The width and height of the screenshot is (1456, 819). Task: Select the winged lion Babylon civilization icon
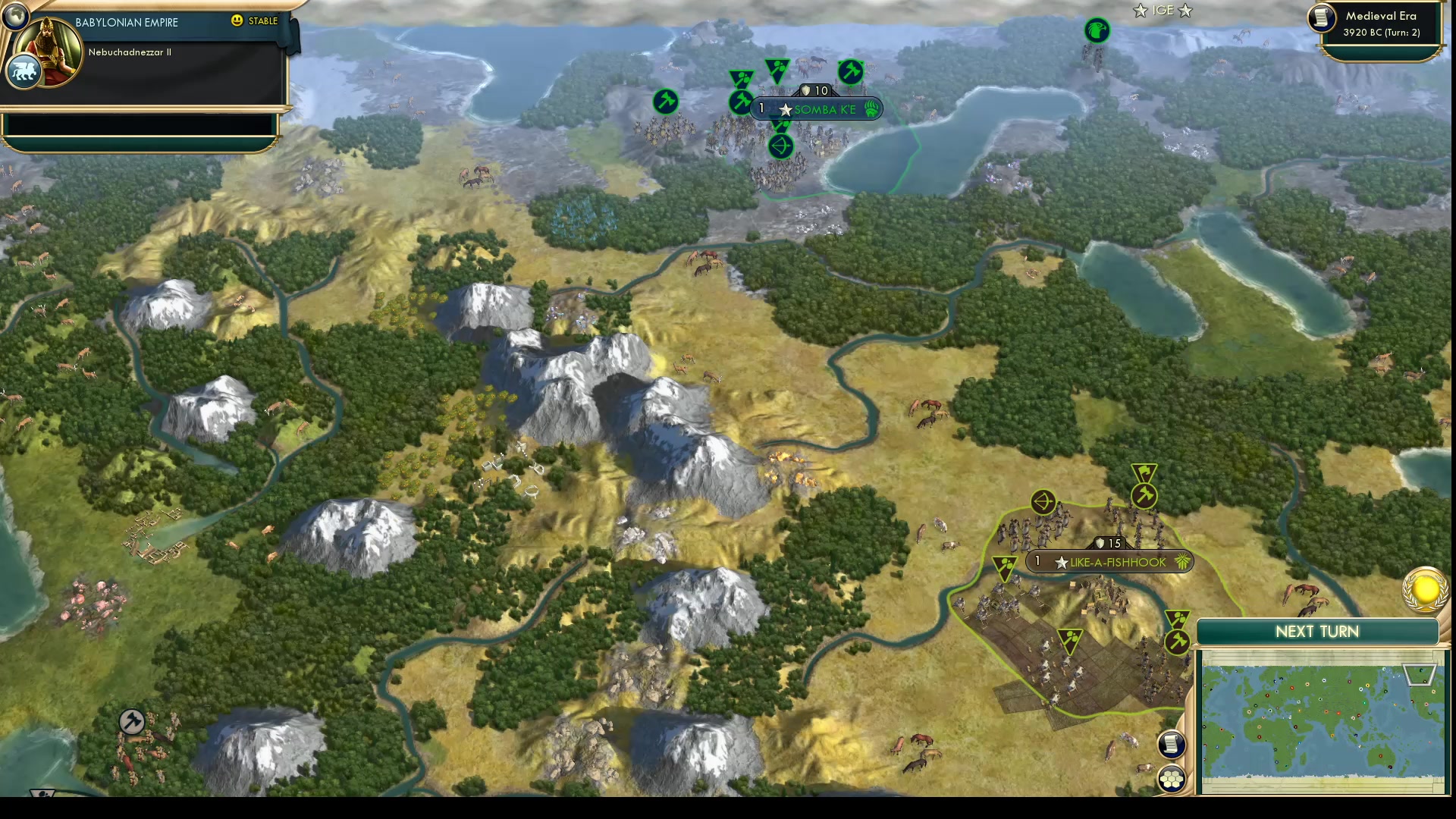[24, 70]
